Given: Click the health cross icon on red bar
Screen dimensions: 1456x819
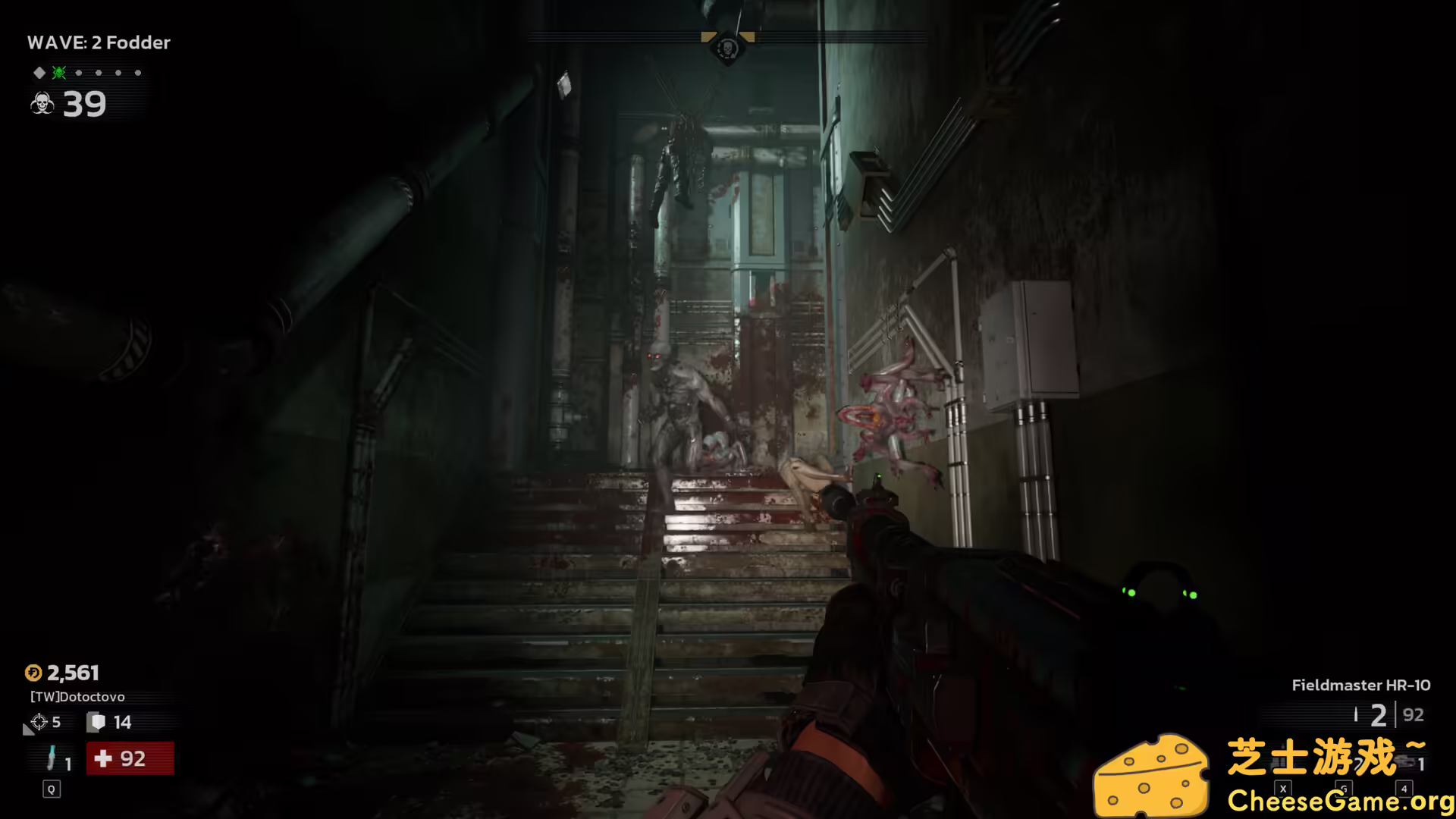Looking at the screenshot, I should 102,759.
